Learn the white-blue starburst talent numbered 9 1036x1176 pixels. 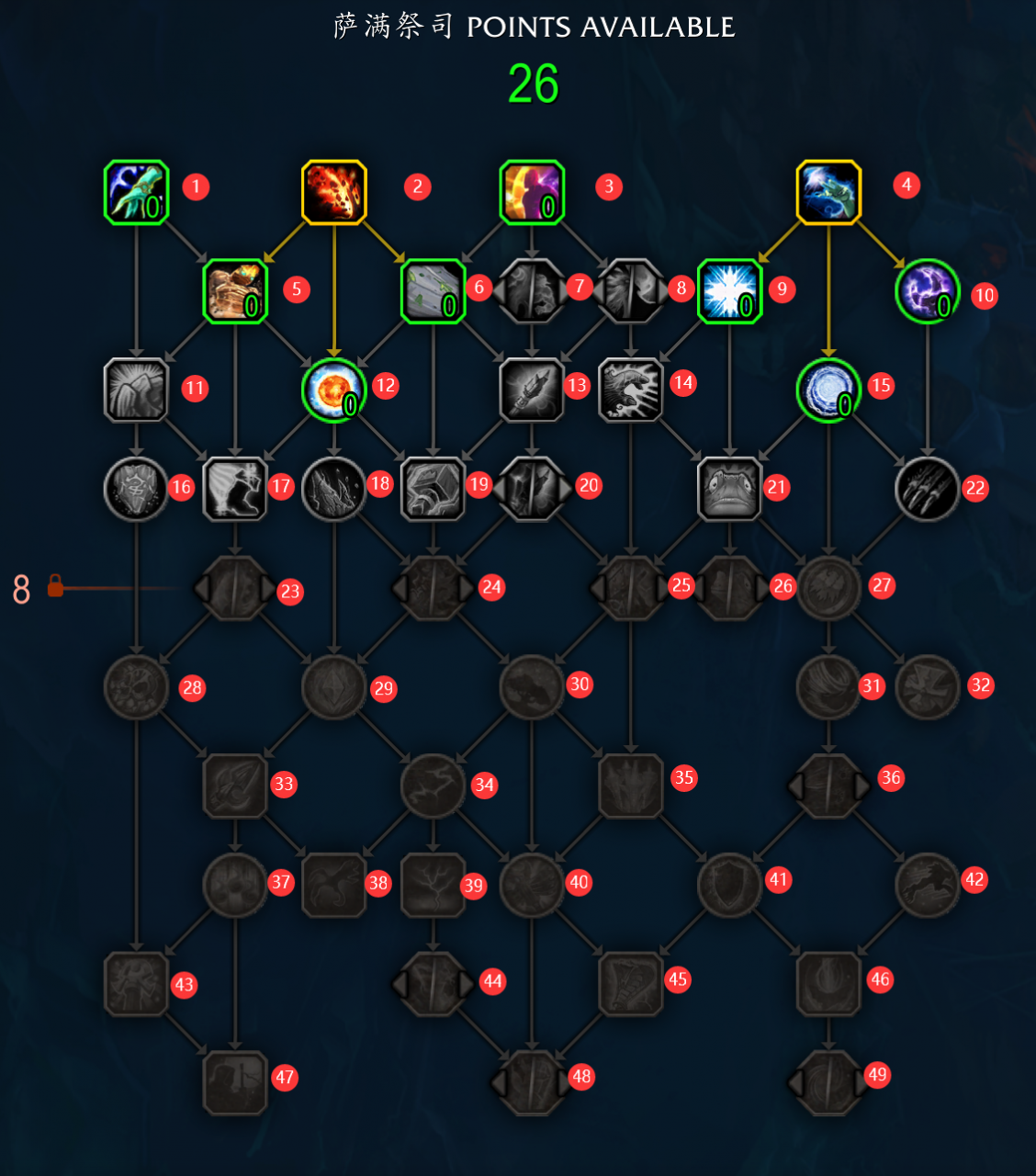(730, 291)
